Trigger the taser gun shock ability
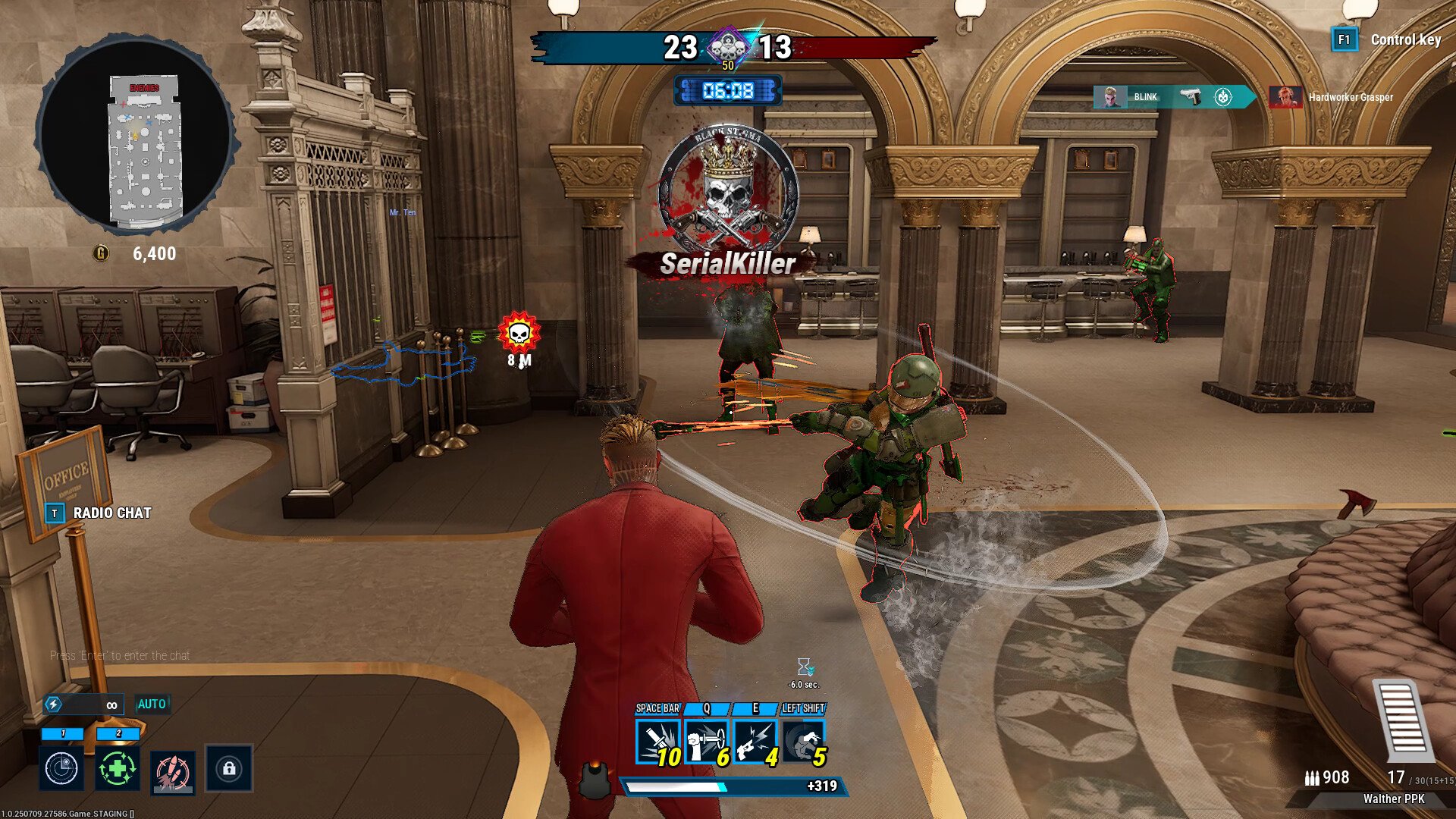 (755, 741)
